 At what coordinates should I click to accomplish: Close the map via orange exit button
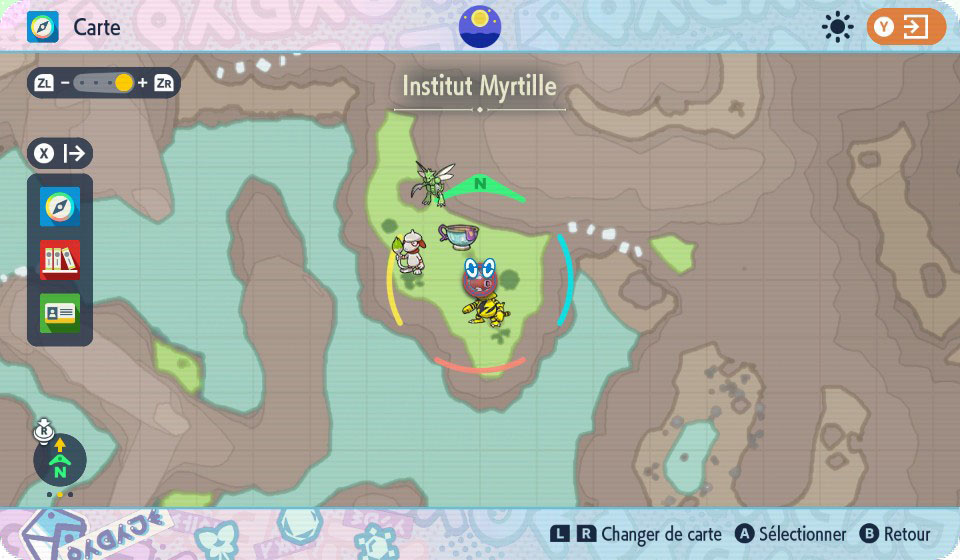906,27
